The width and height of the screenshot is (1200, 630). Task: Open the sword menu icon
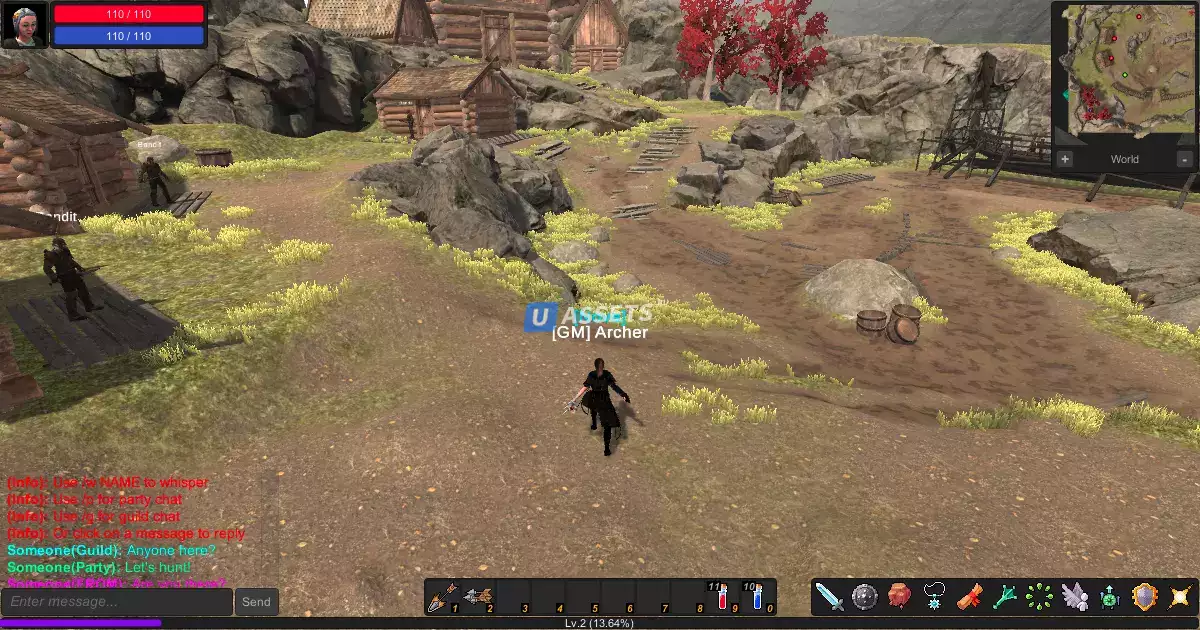(x=830, y=597)
